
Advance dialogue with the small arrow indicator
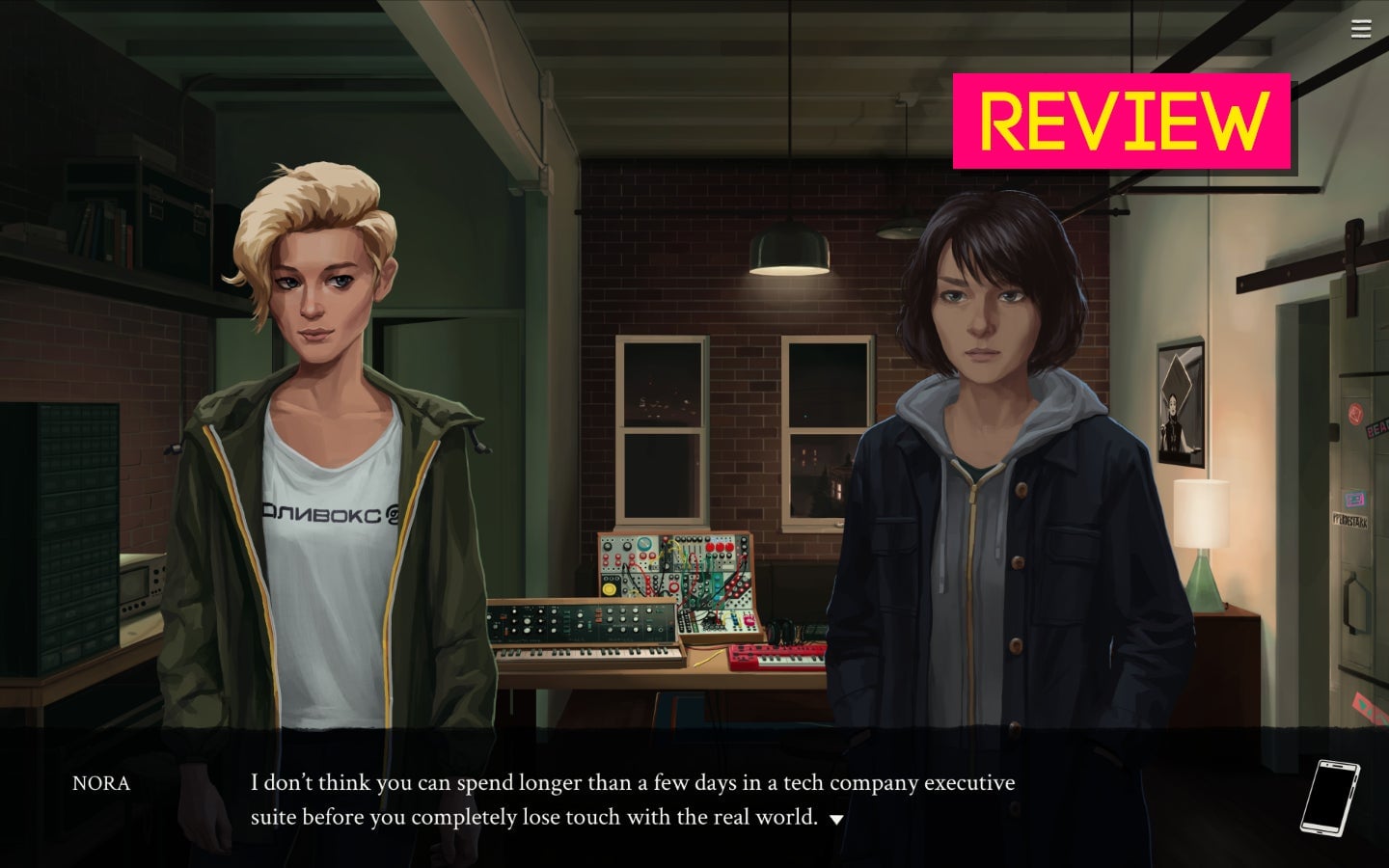(836, 820)
